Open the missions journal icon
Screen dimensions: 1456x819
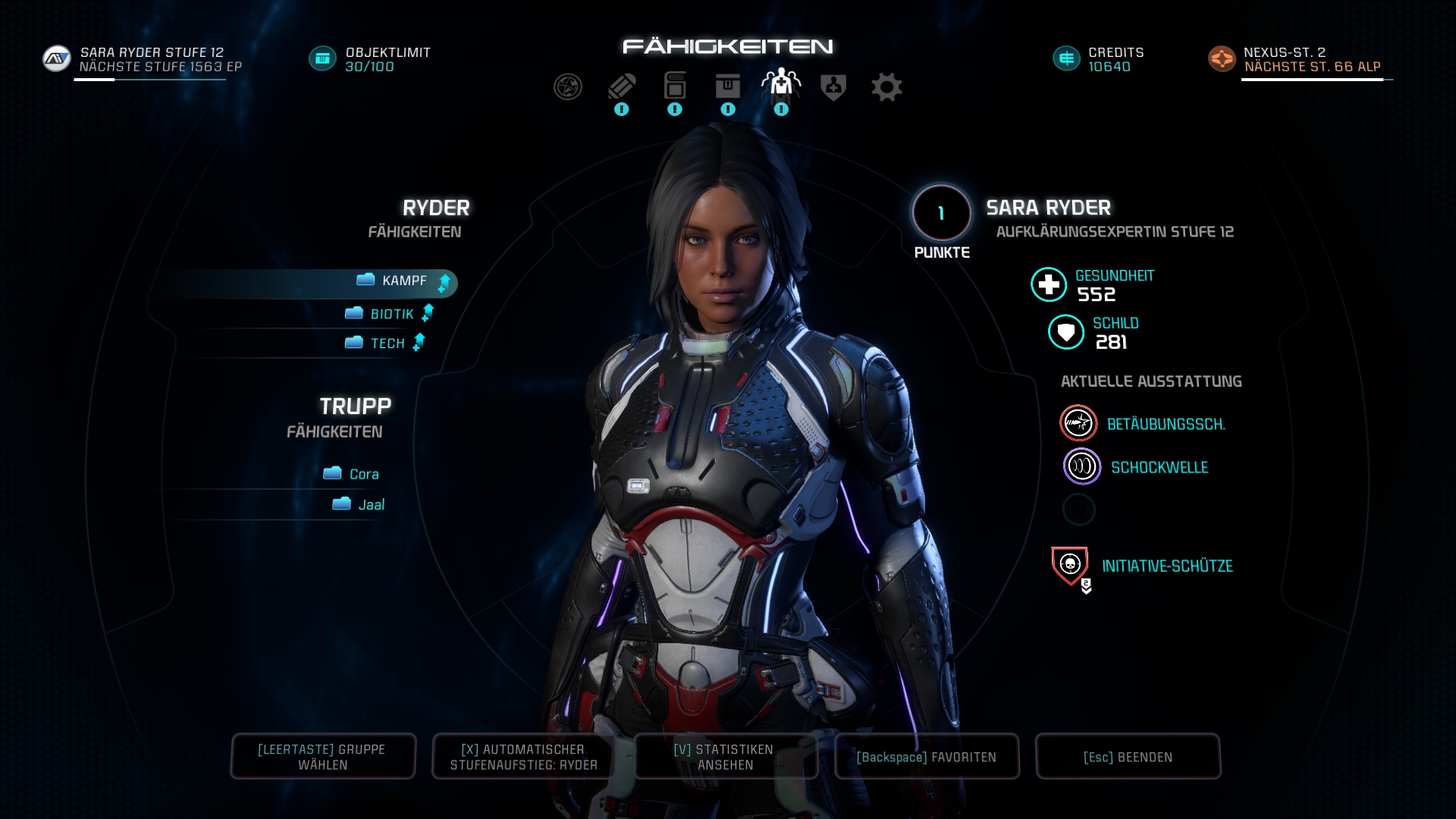coord(622,86)
